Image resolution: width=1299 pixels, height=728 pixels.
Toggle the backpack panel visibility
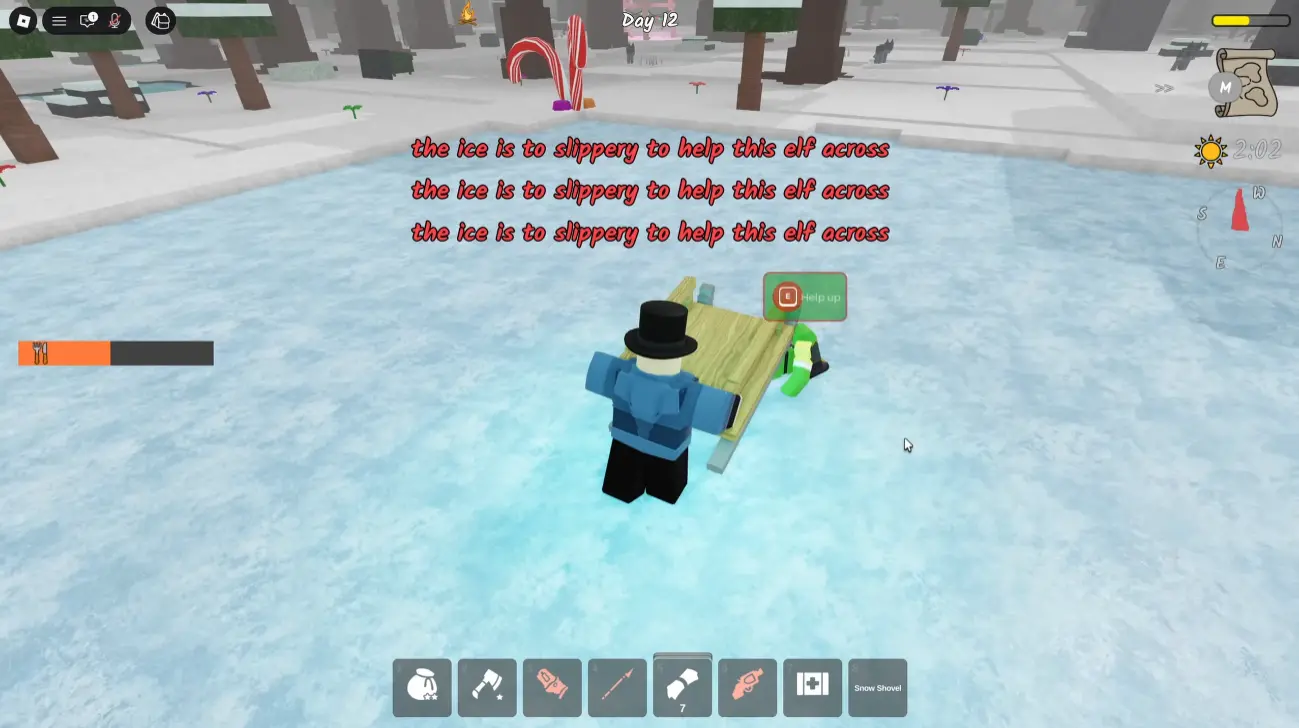(160, 20)
